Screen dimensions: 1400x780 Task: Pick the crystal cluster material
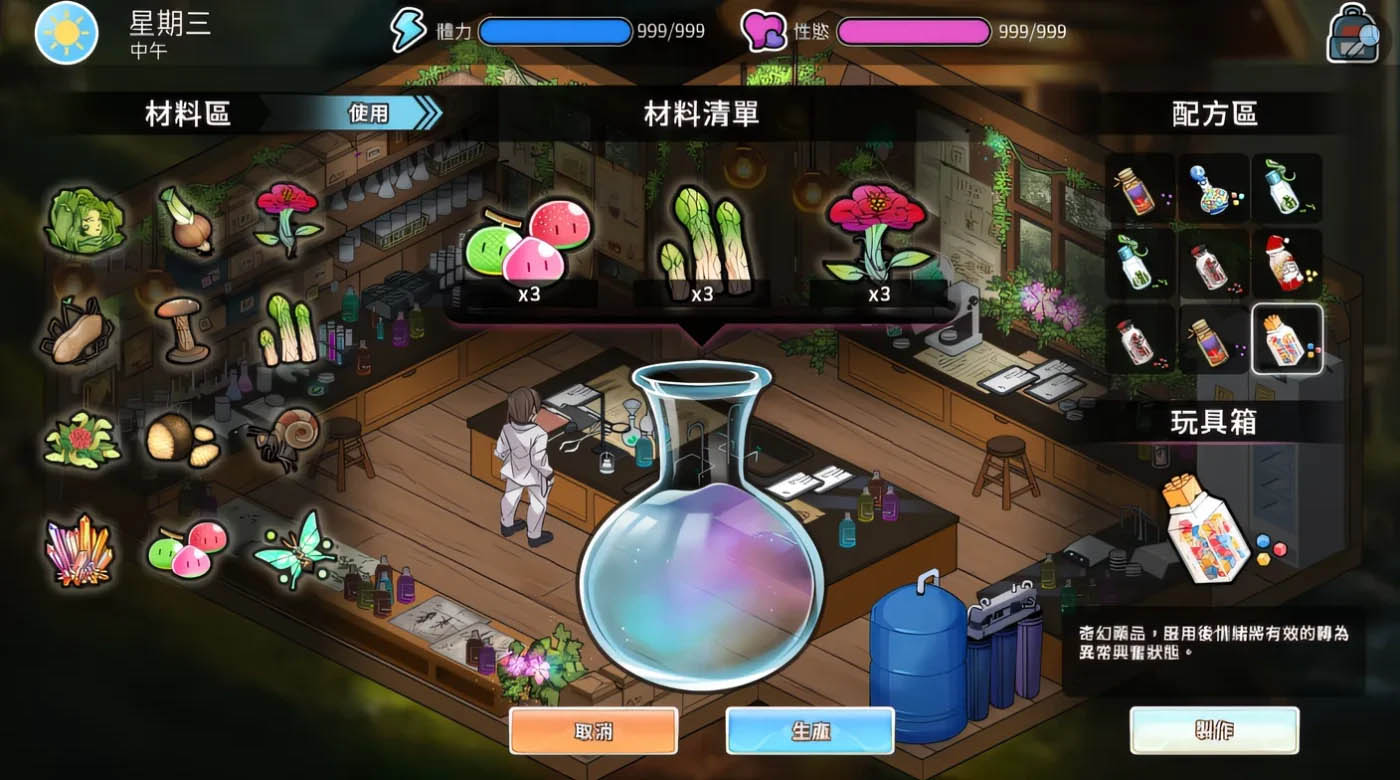click(80, 550)
